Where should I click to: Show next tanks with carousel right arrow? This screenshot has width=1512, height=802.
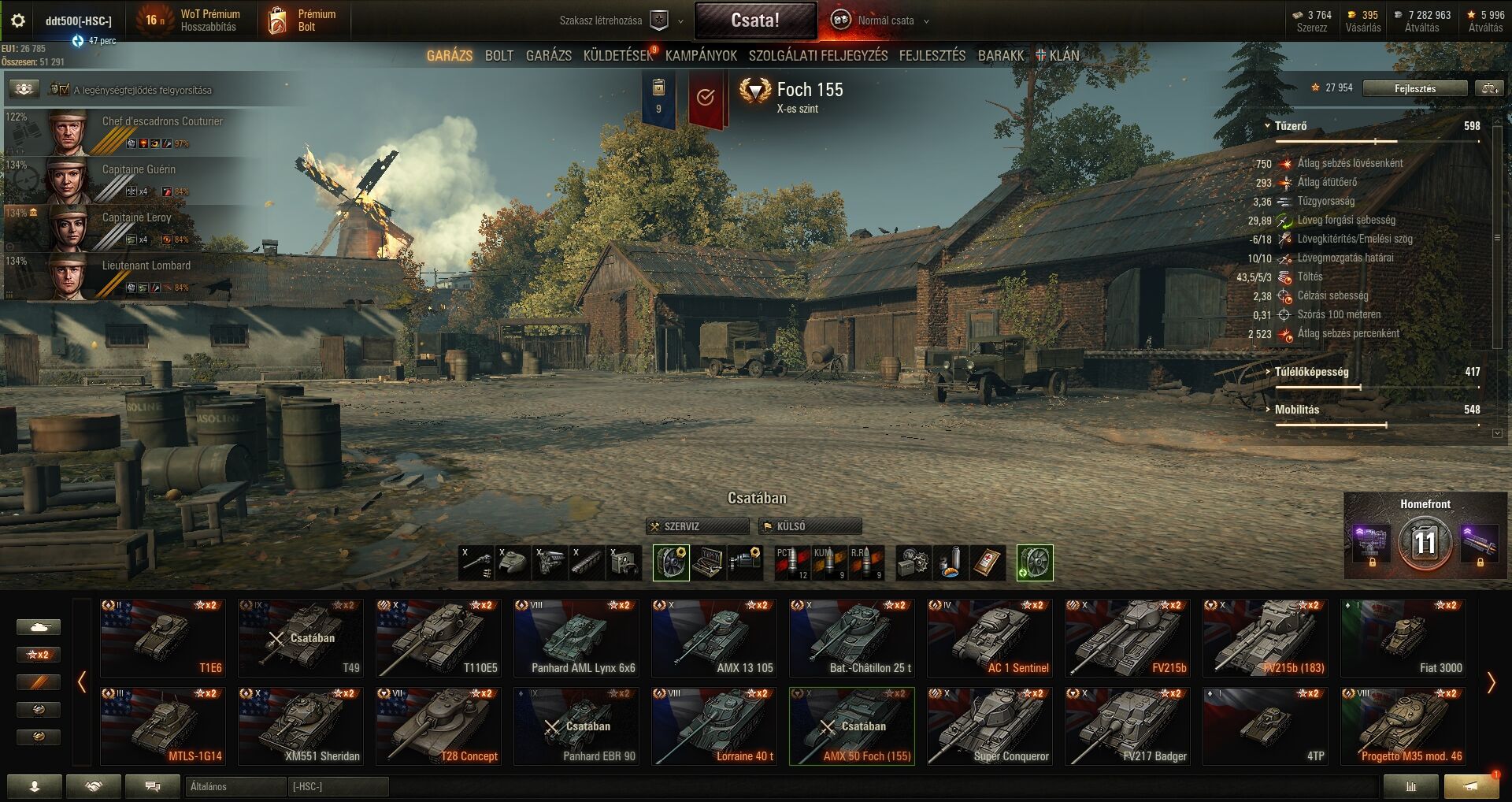[1490, 682]
